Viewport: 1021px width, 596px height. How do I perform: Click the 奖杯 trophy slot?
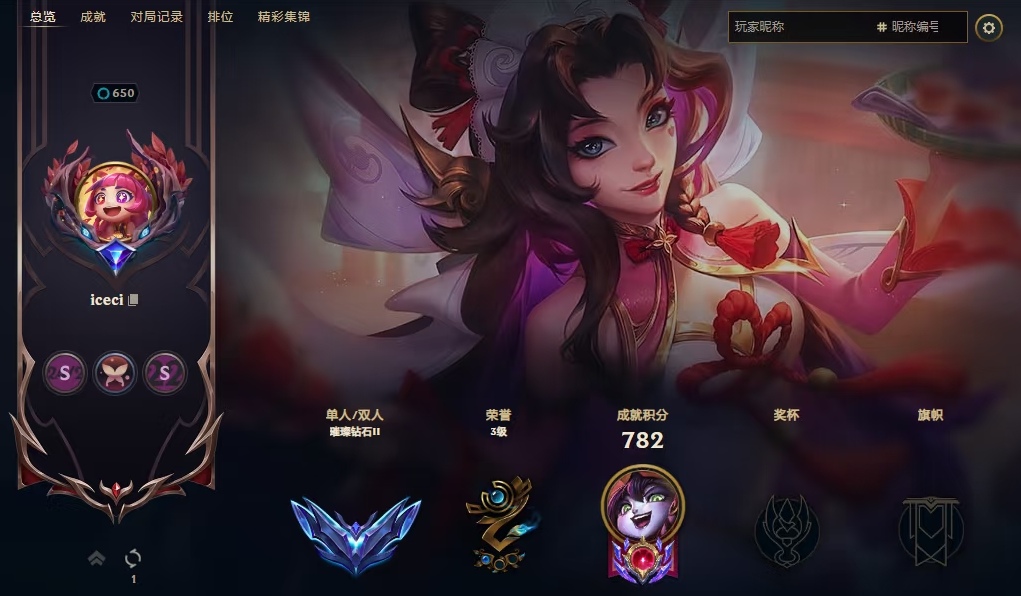pyautogui.click(x=787, y=530)
